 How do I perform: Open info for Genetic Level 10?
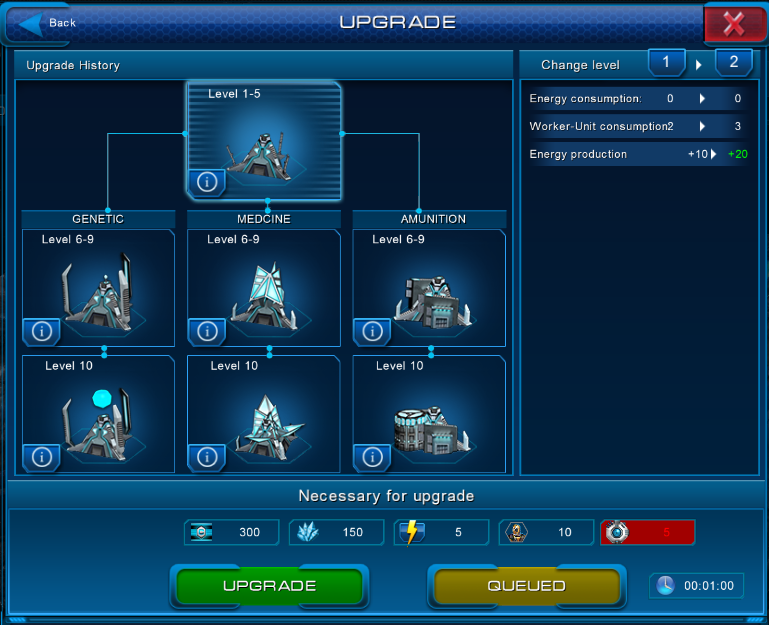[42, 457]
